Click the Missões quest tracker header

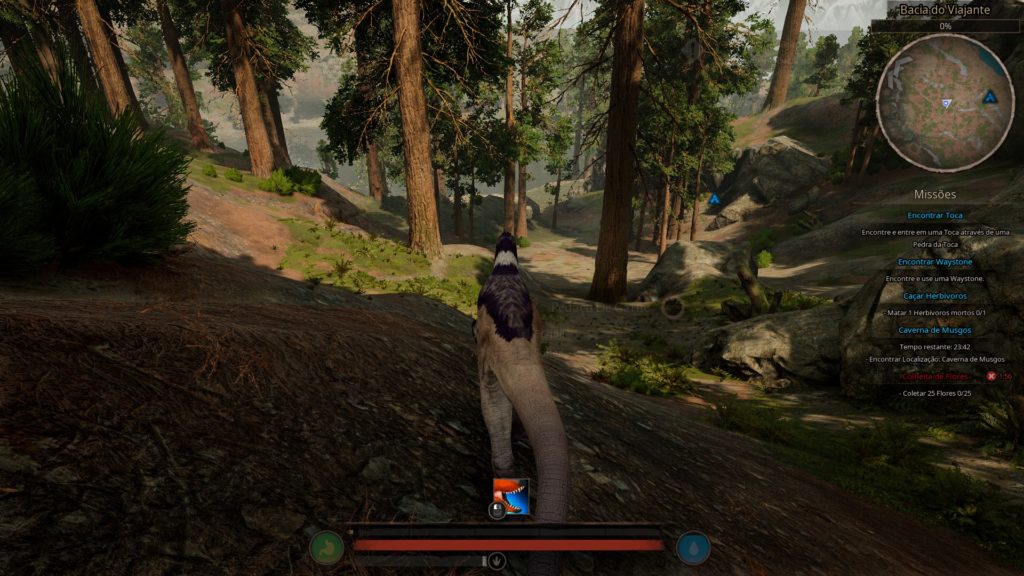tap(935, 194)
